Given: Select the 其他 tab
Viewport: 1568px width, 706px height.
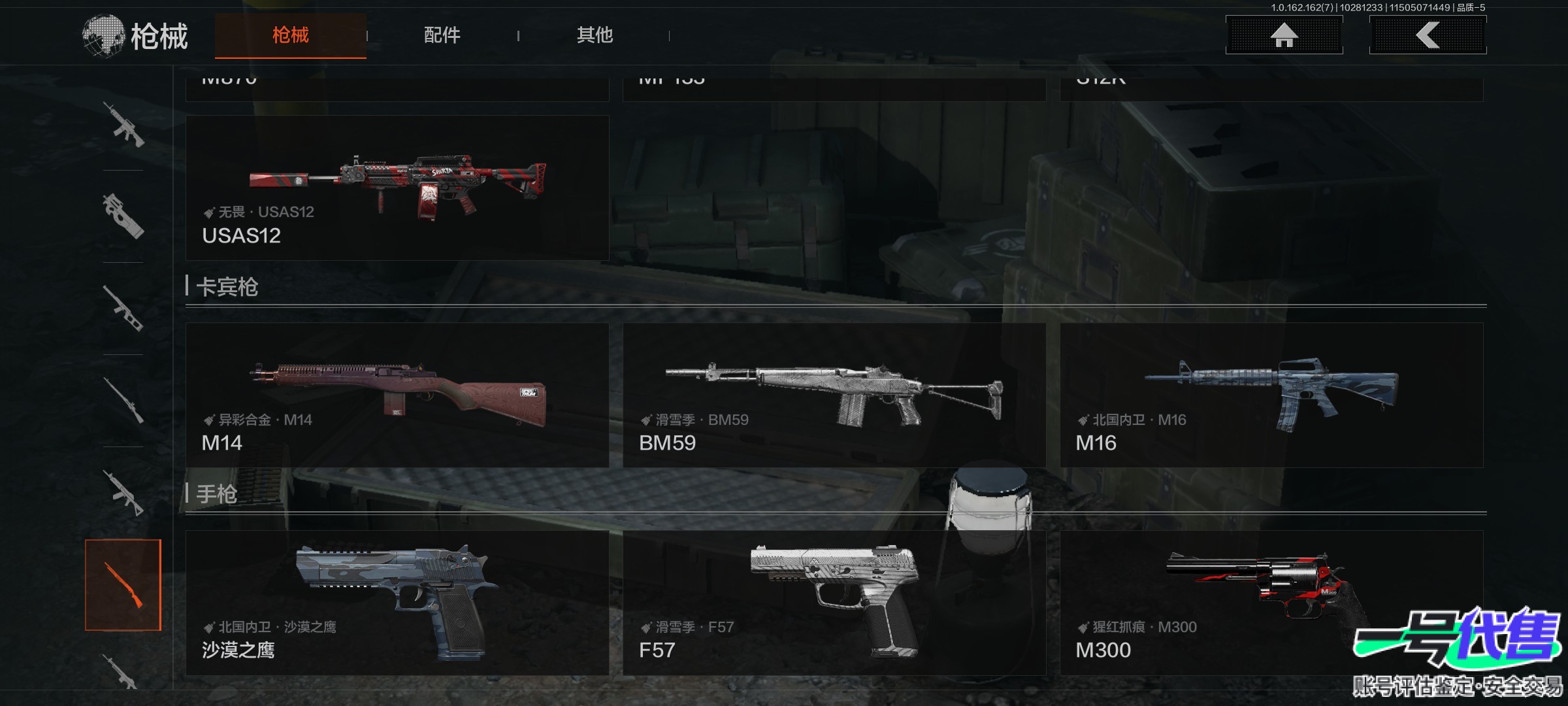Looking at the screenshot, I should pyautogui.click(x=595, y=35).
